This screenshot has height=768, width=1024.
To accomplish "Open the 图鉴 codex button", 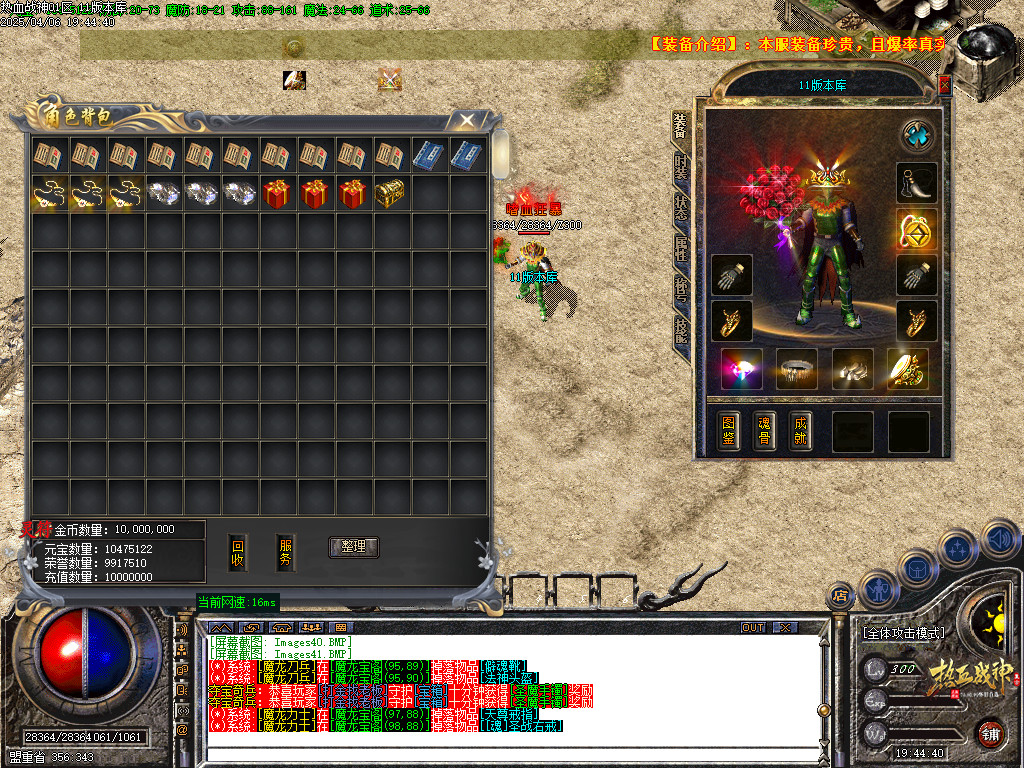I will coord(730,430).
